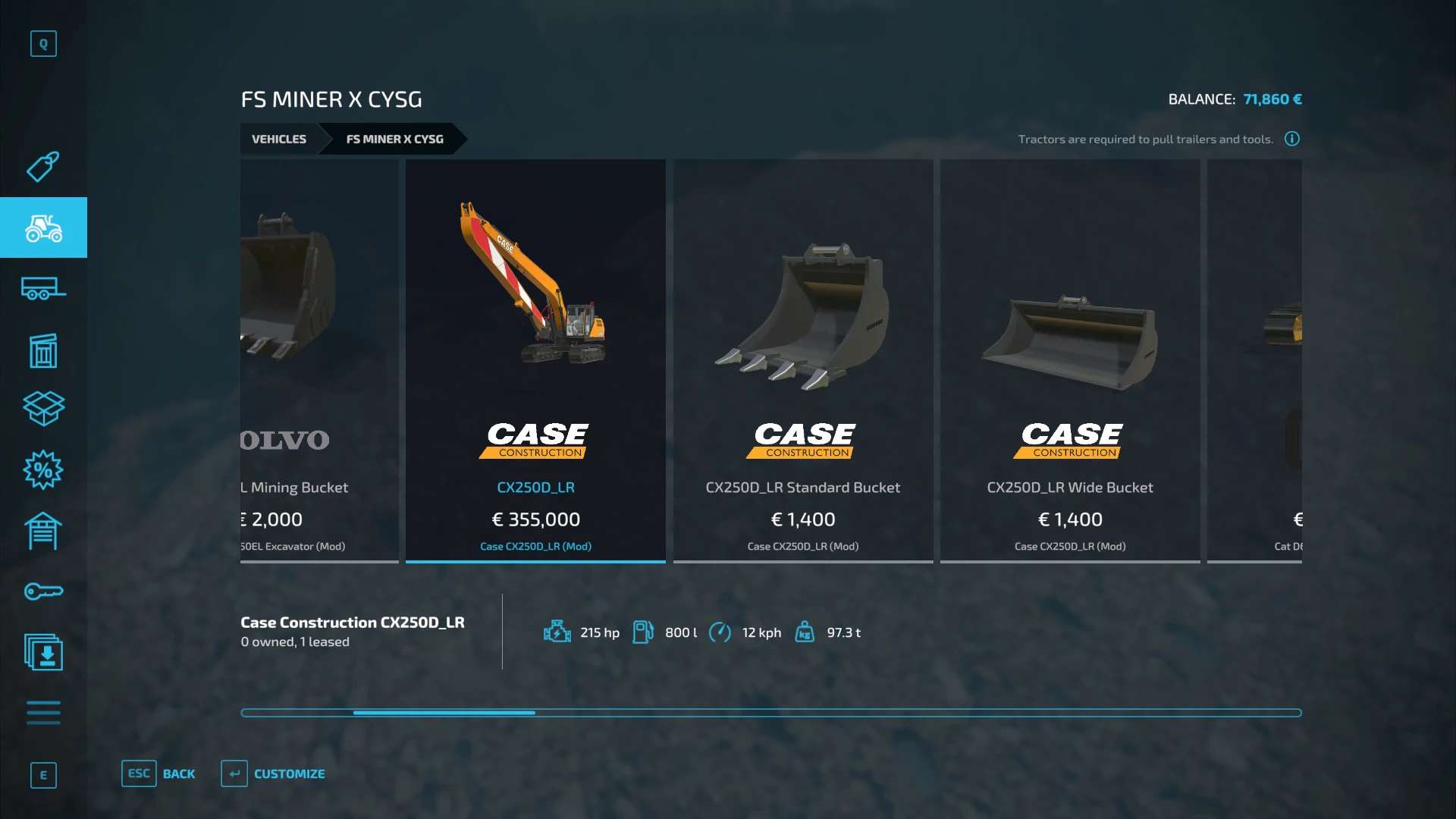
Task: Select the Leasing key icon
Action: pos(43,591)
